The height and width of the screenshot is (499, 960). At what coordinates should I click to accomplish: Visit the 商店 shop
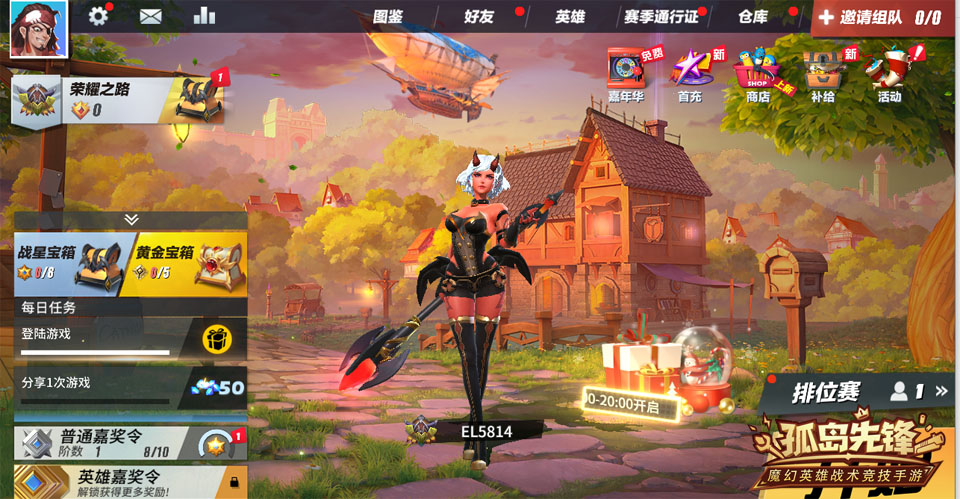pyautogui.click(x=758, y=74)
